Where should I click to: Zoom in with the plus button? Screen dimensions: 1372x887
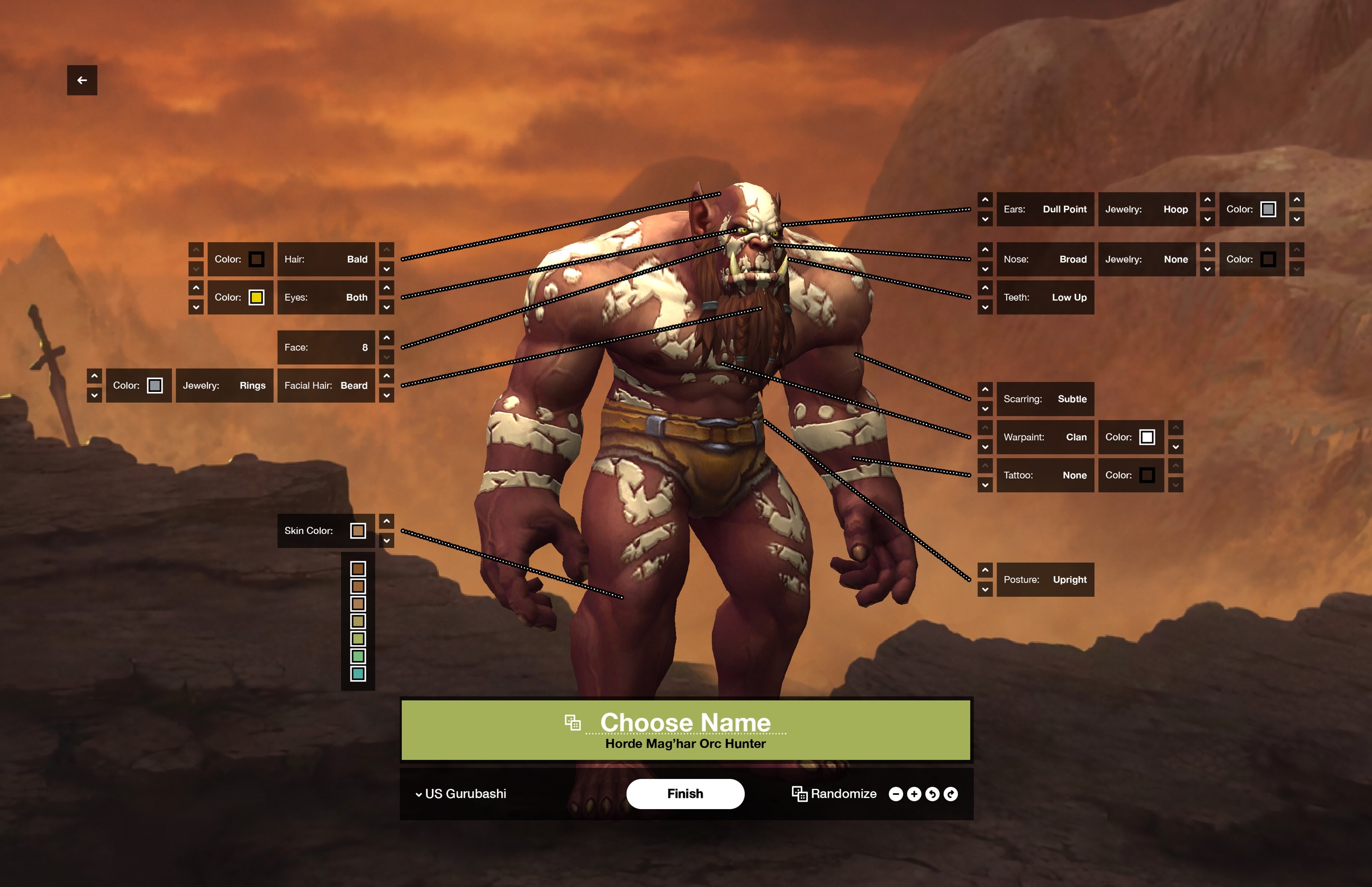914,794
